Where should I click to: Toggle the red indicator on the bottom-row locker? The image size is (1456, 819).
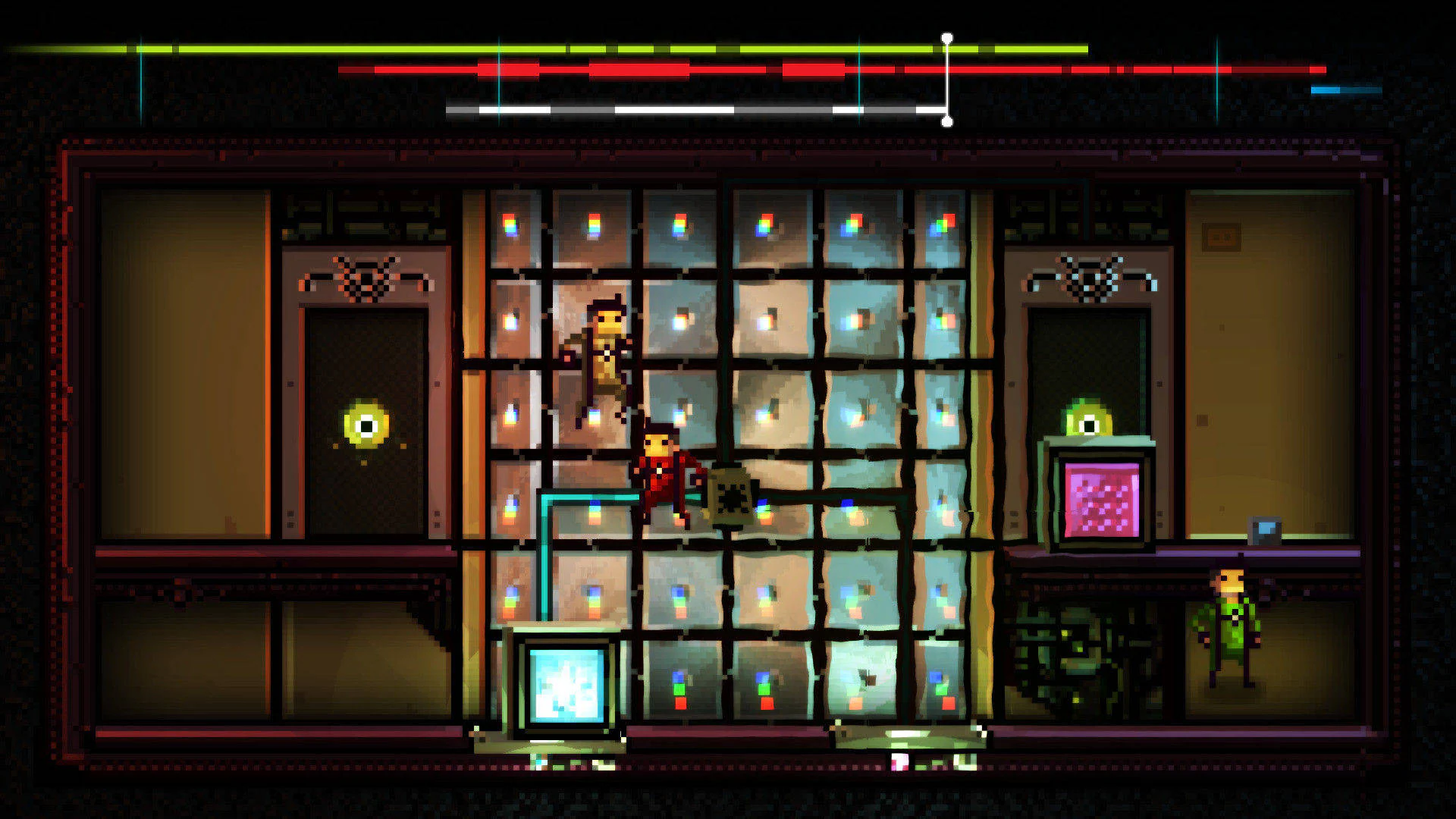point(680,702)
